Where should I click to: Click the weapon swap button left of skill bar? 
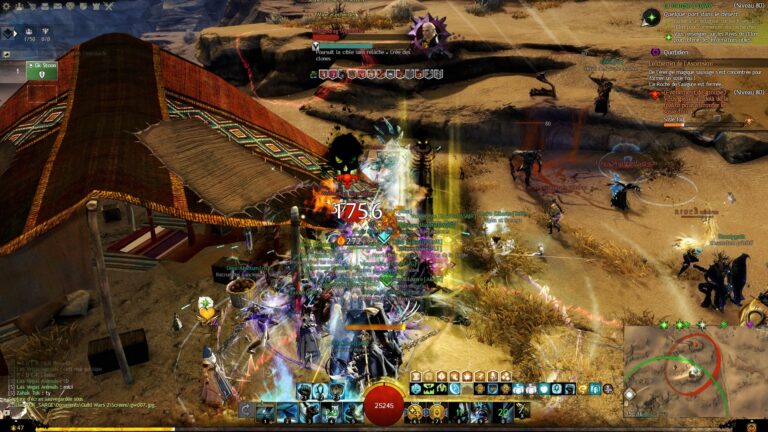(x=246, y=411)
